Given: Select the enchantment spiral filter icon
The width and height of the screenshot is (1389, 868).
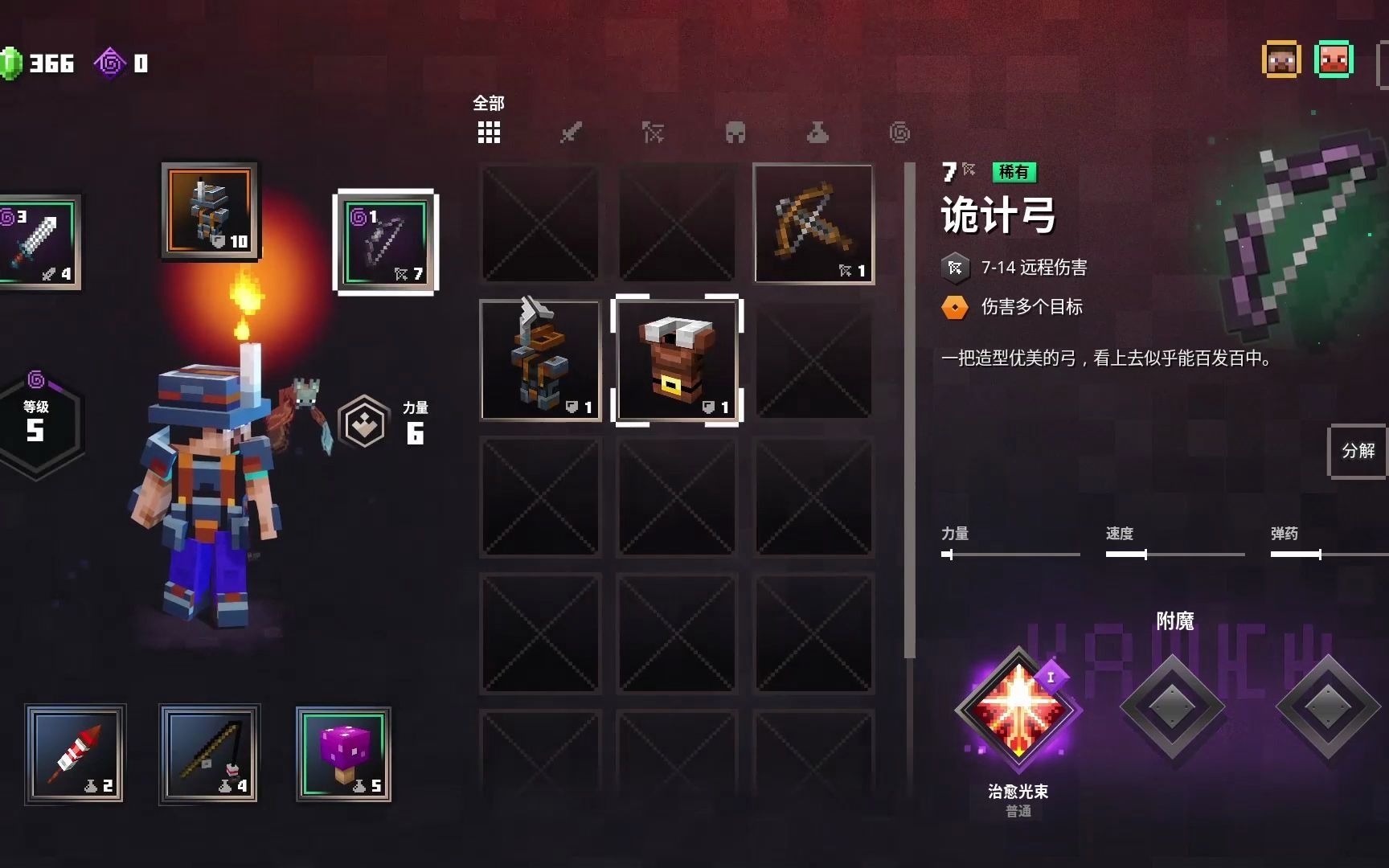Looking at the screenshot, I should click(900, 133).
